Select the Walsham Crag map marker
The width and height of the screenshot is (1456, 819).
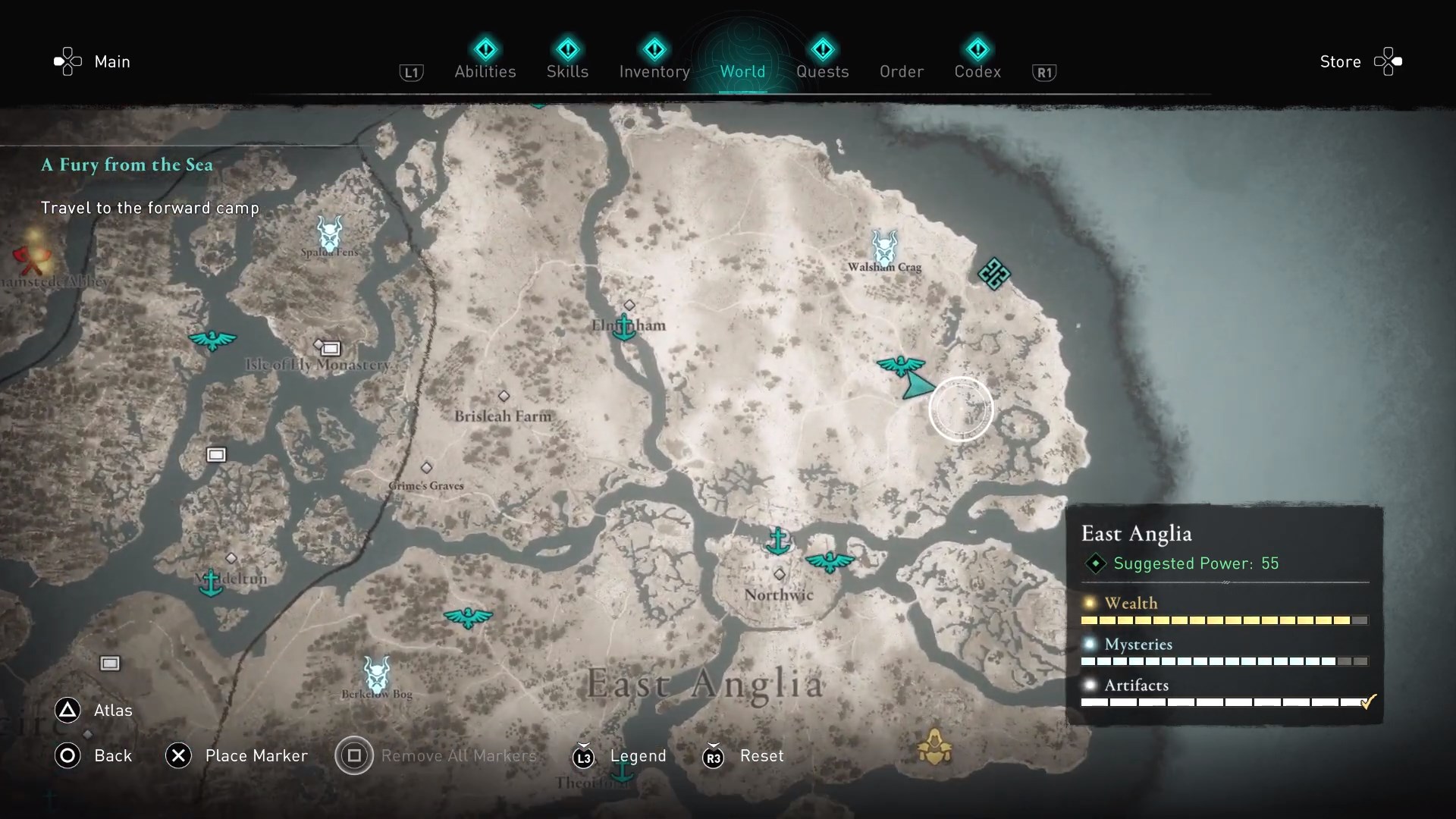(884, 247)
